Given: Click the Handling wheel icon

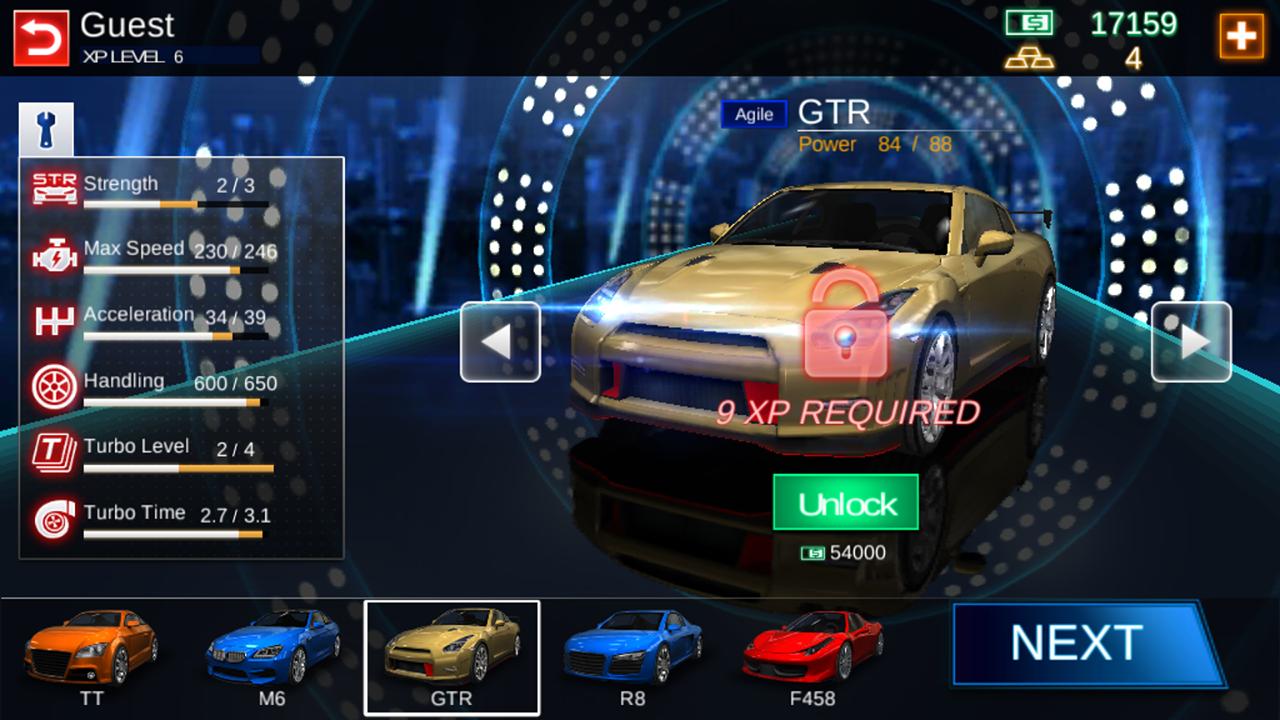Looking at the screenshot, I should click(53, 384).
